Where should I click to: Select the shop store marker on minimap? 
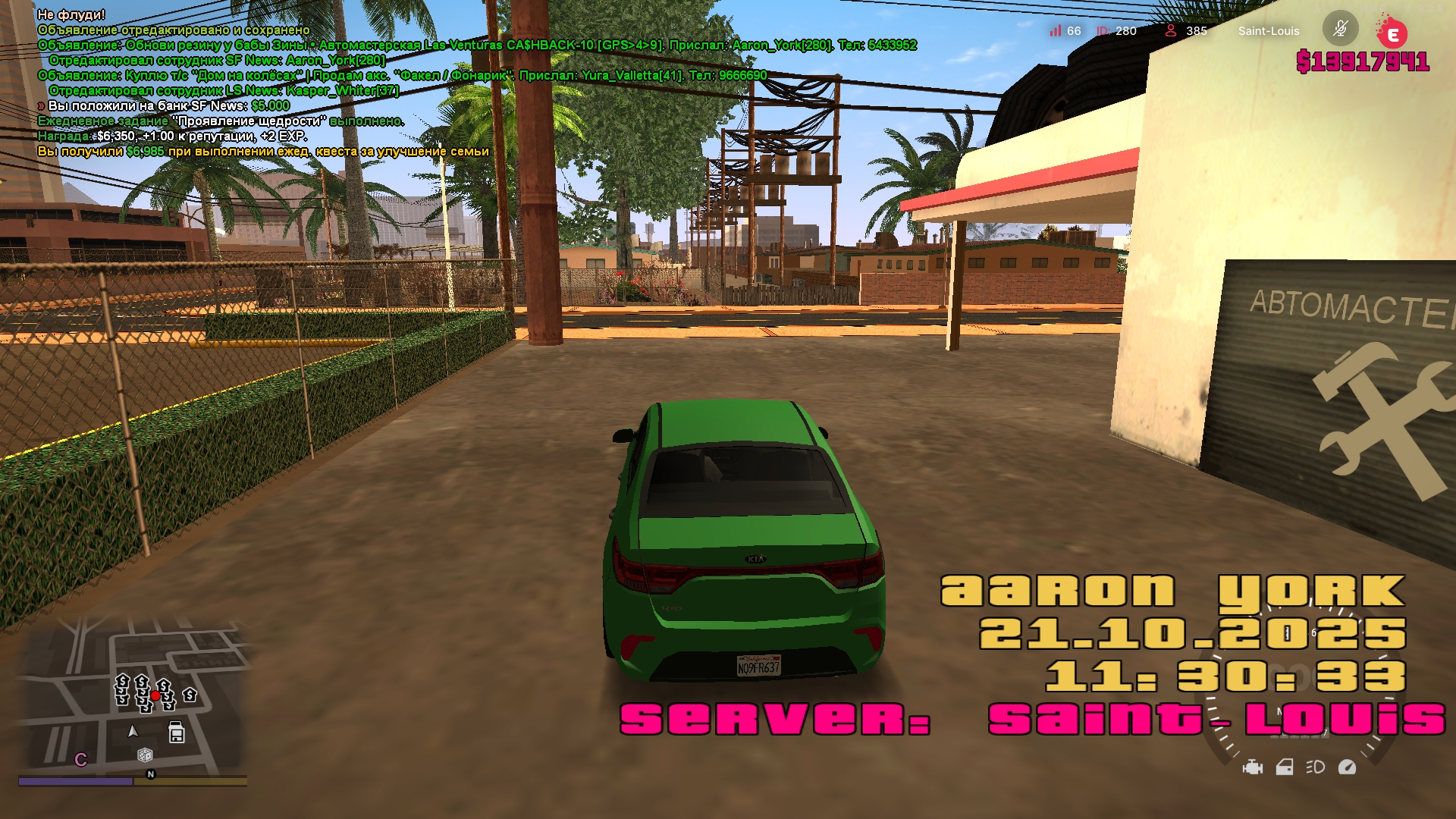pos(177,733)
